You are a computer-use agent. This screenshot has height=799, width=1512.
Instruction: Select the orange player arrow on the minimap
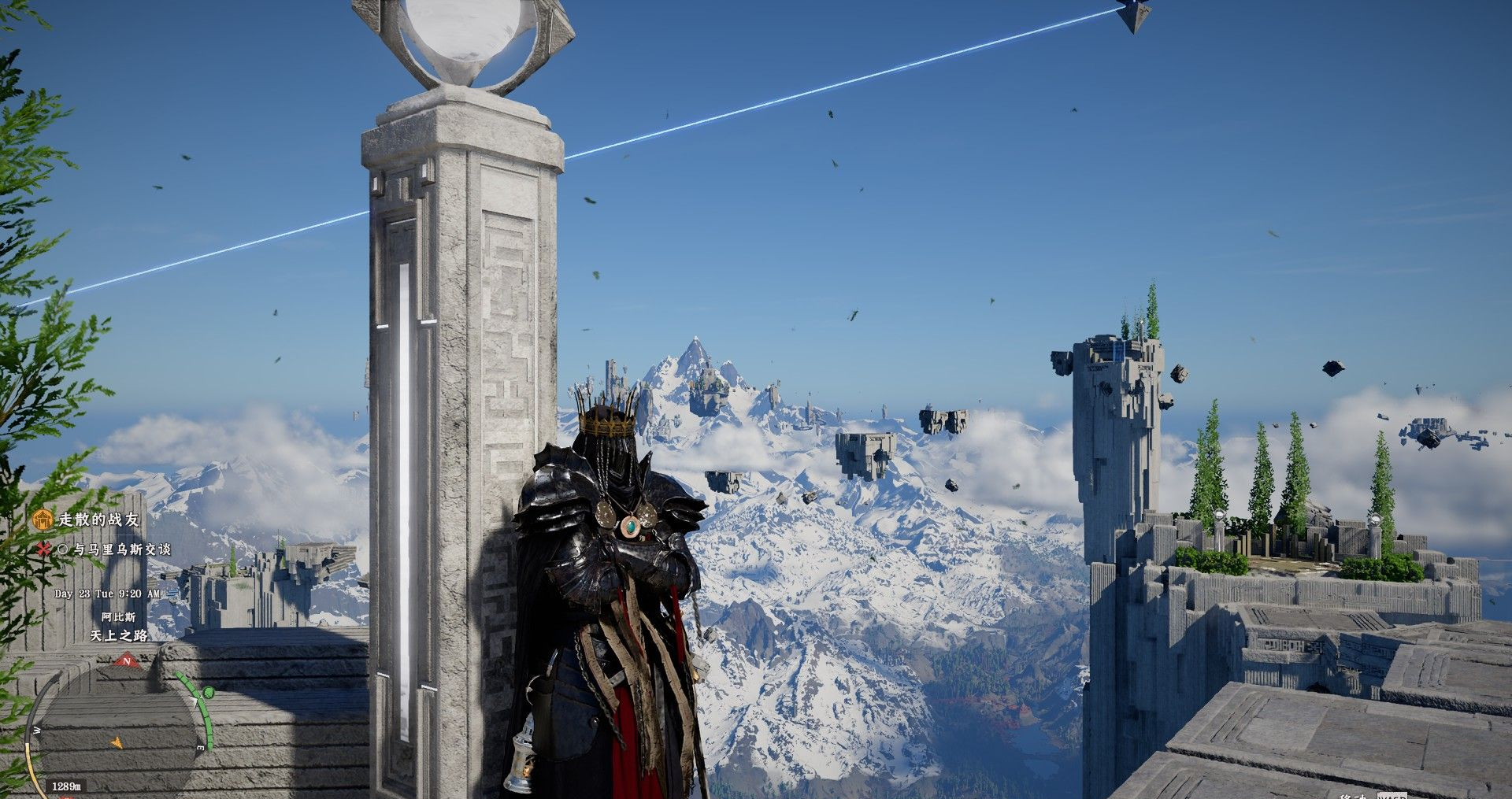coord(117,741)
